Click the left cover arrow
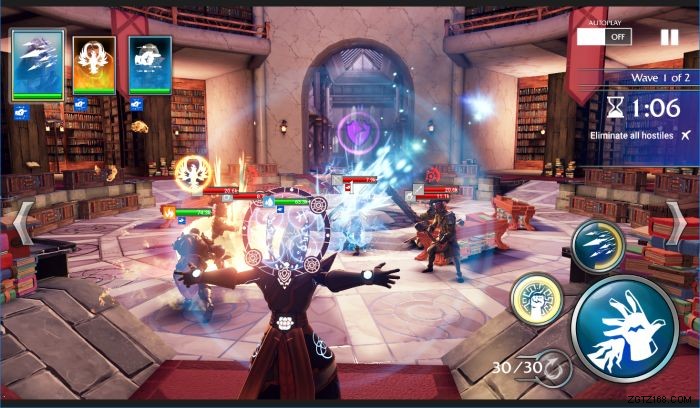 tap(22, 224)
